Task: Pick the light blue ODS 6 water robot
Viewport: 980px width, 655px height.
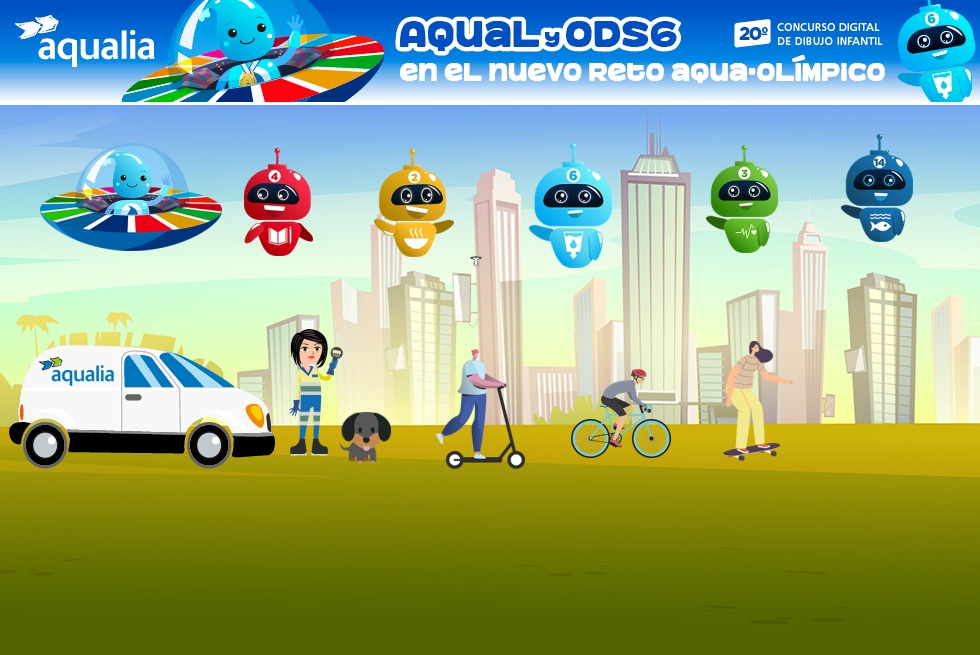Action: 572,208
